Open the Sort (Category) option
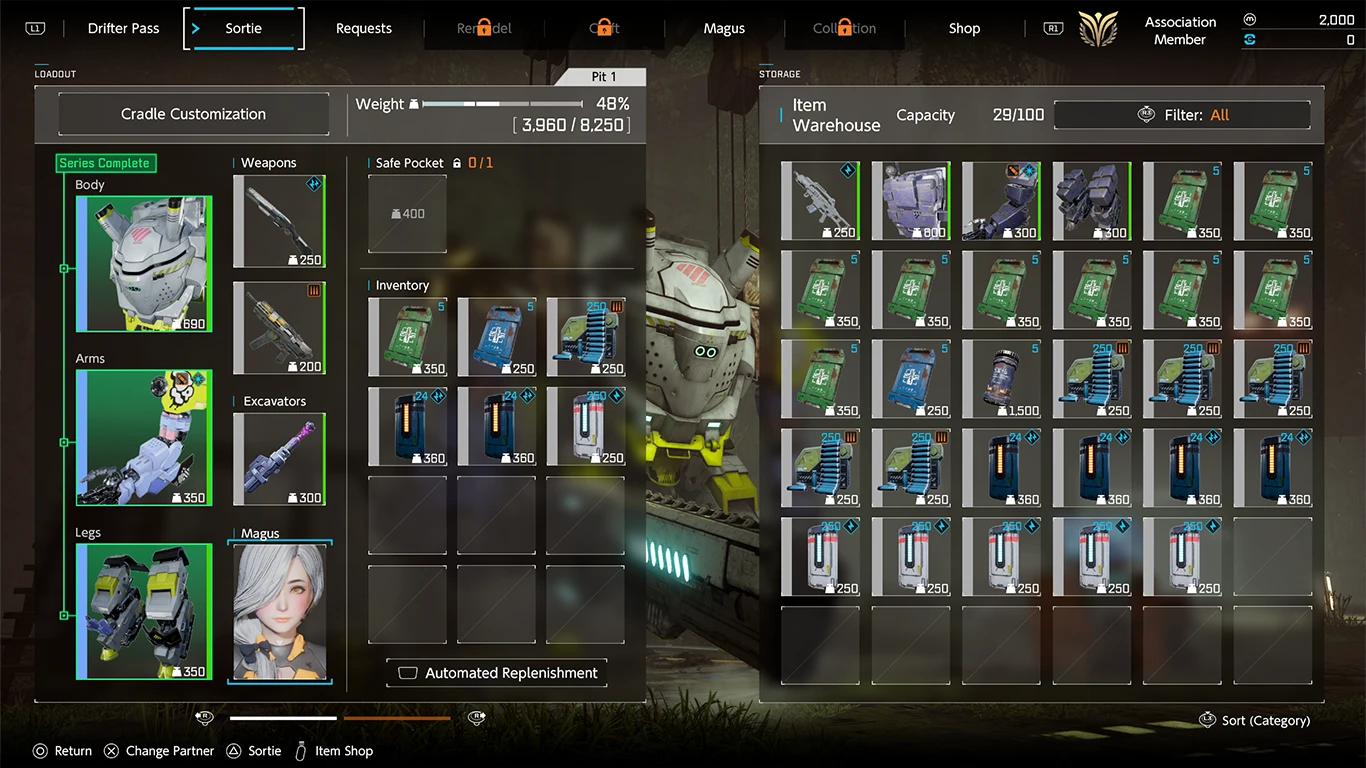The image size is (1366, 768). click(x=1254, y=720)
